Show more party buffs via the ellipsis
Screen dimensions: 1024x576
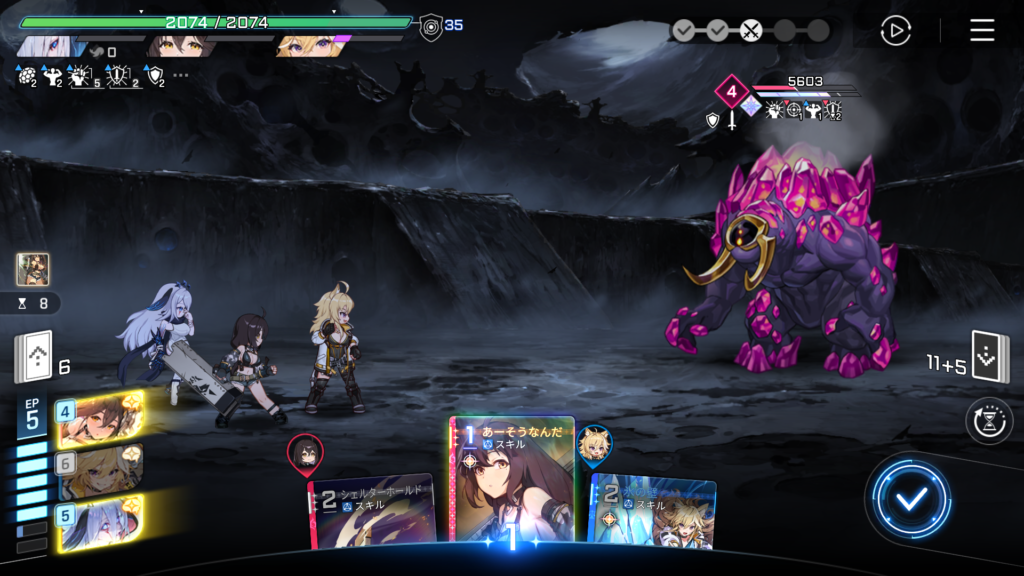[x=181, y=75]
